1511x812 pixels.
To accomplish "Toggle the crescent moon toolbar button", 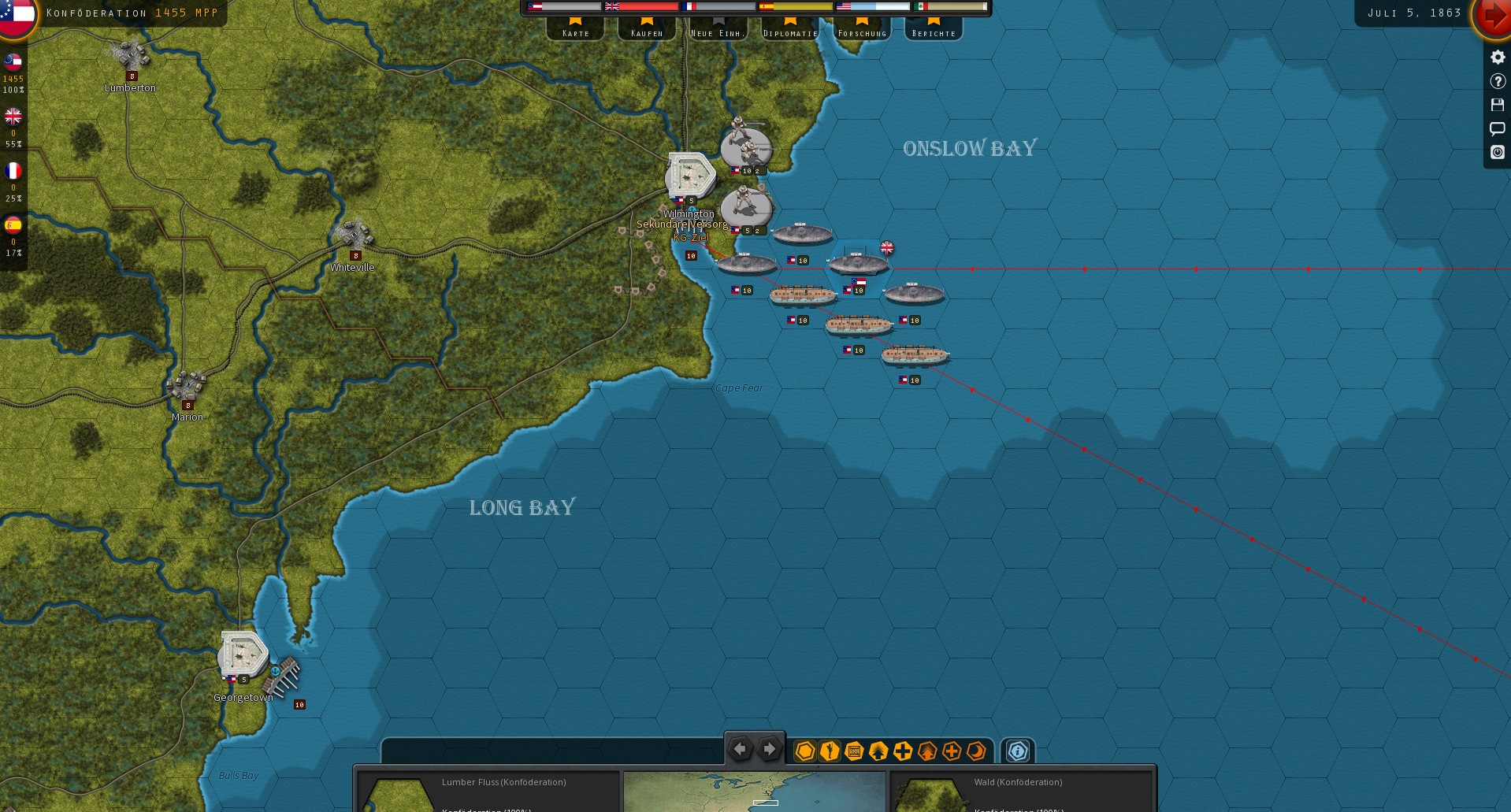I will pos(976,751).
